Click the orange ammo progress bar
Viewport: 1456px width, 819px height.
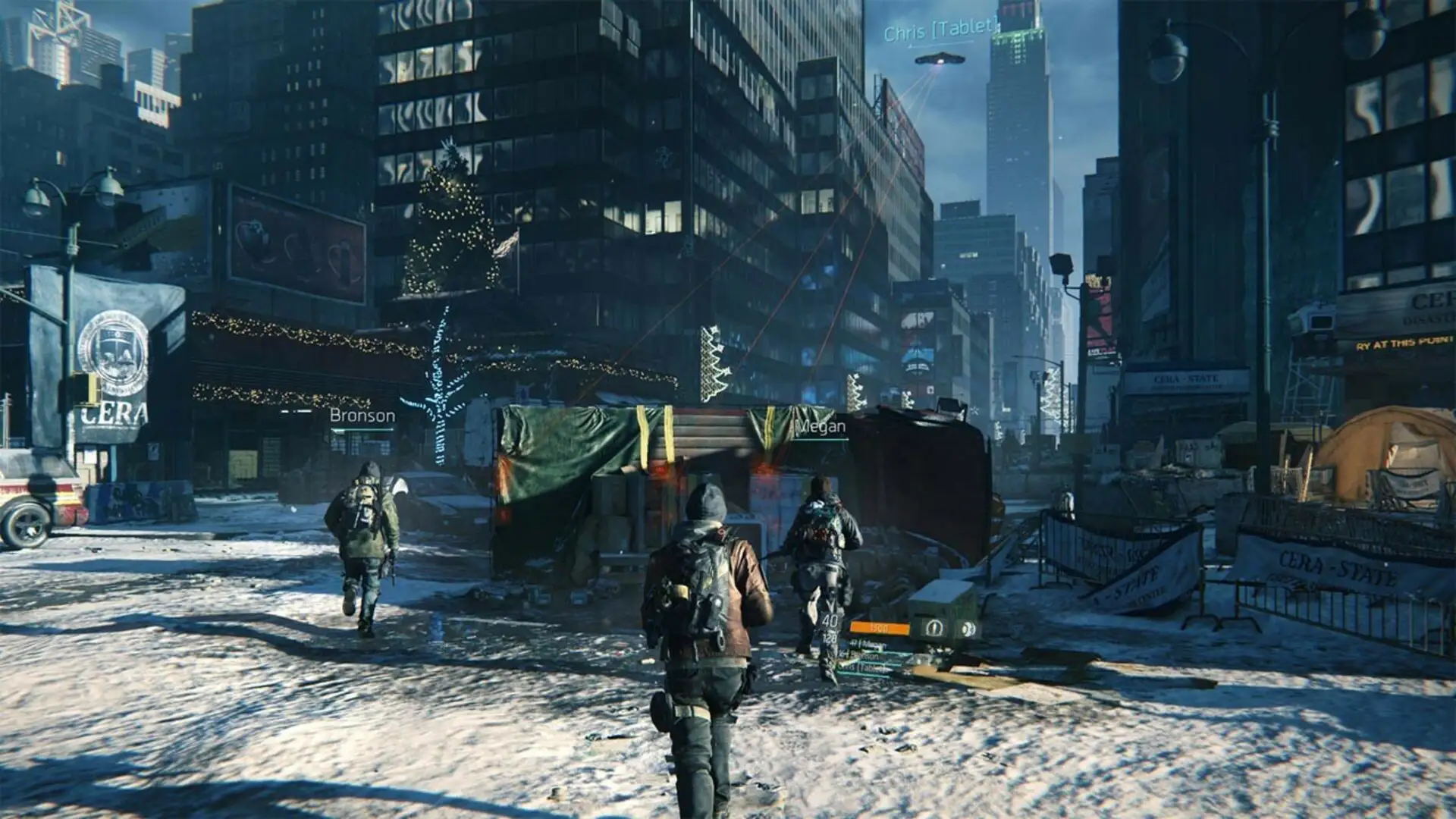pos(879,627)
